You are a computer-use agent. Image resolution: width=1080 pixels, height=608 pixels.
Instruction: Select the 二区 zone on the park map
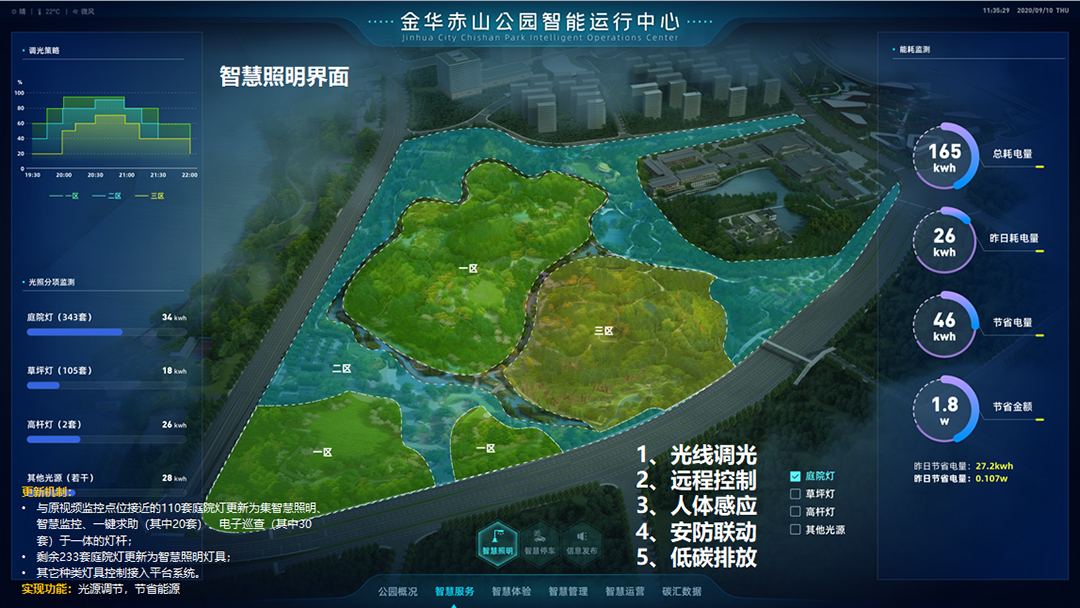pos(342,369)
